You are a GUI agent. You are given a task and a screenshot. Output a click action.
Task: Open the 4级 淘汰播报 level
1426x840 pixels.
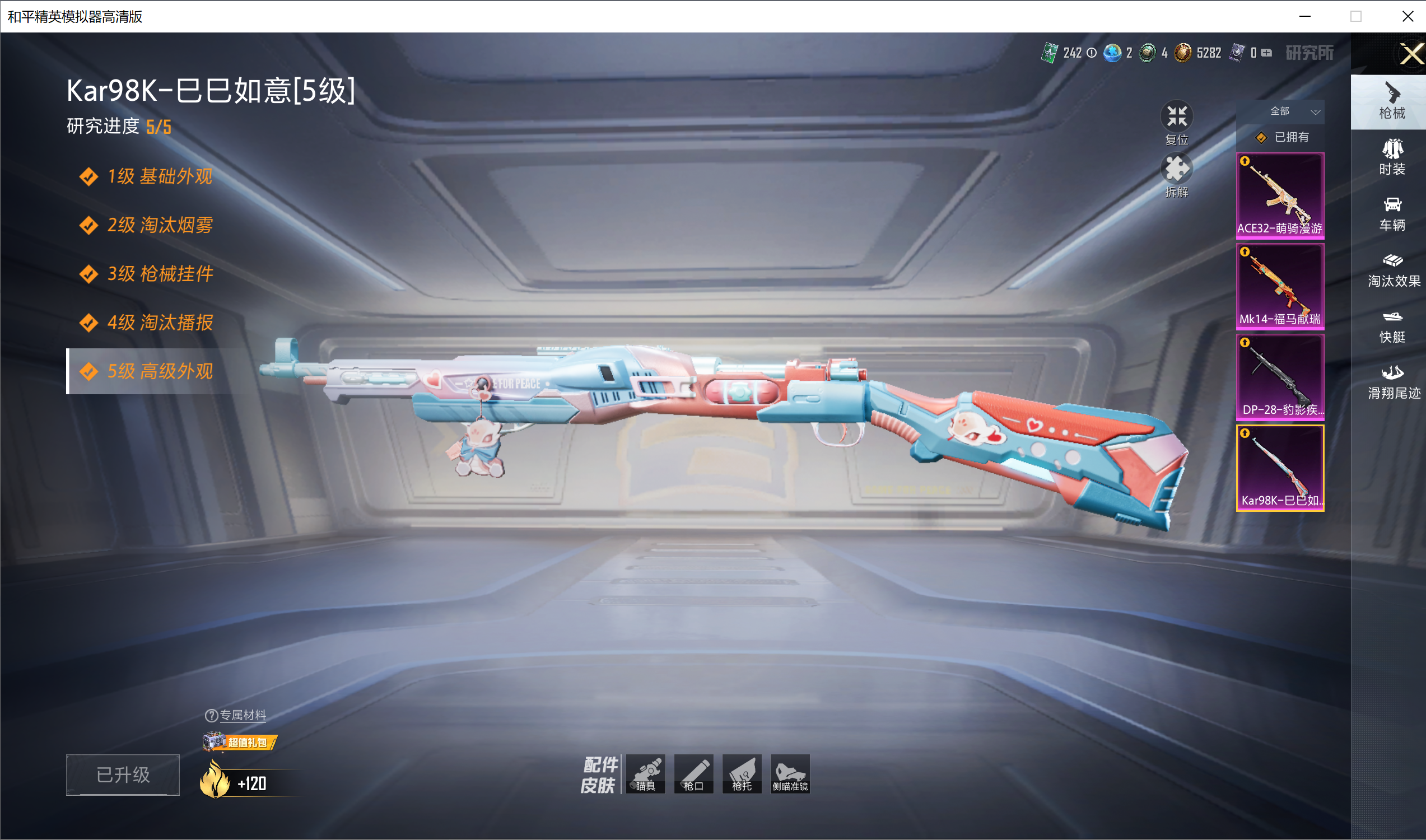click(x=160, y=323)
